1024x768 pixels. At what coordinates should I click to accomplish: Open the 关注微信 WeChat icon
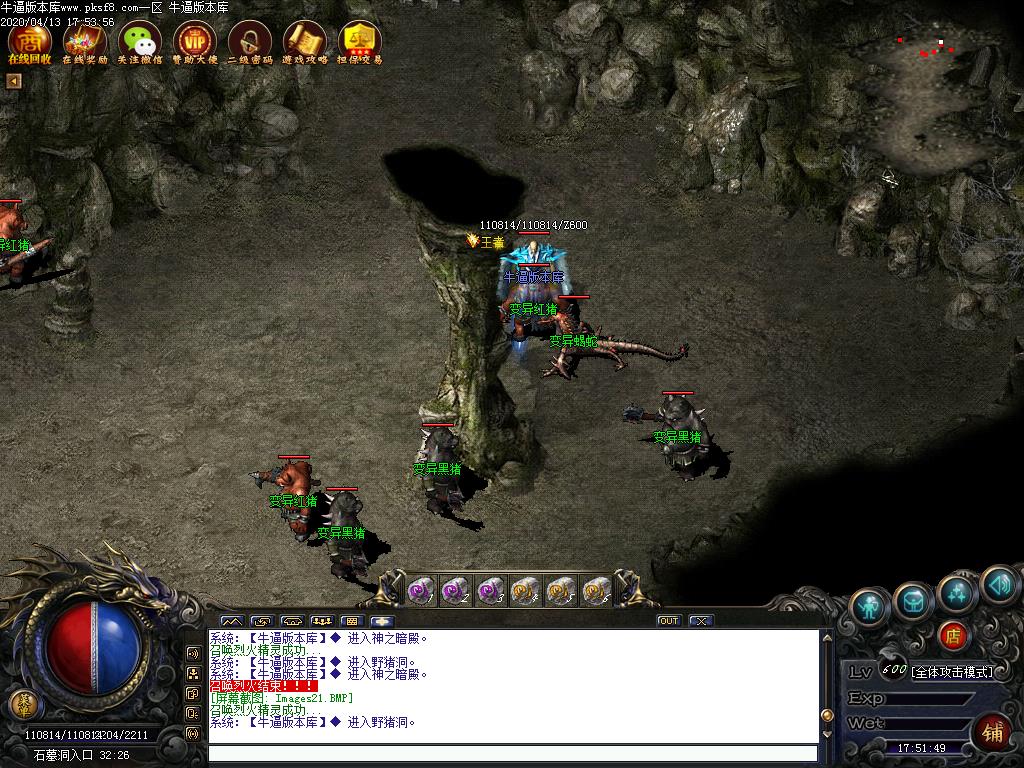tap(139, 41)
